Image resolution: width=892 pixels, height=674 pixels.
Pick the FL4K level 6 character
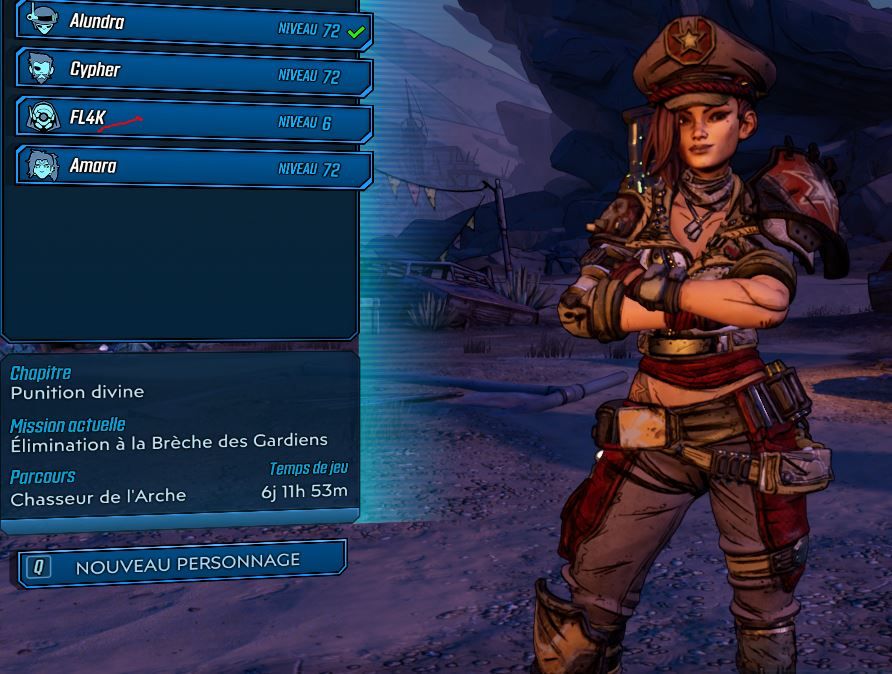[195, 120]
